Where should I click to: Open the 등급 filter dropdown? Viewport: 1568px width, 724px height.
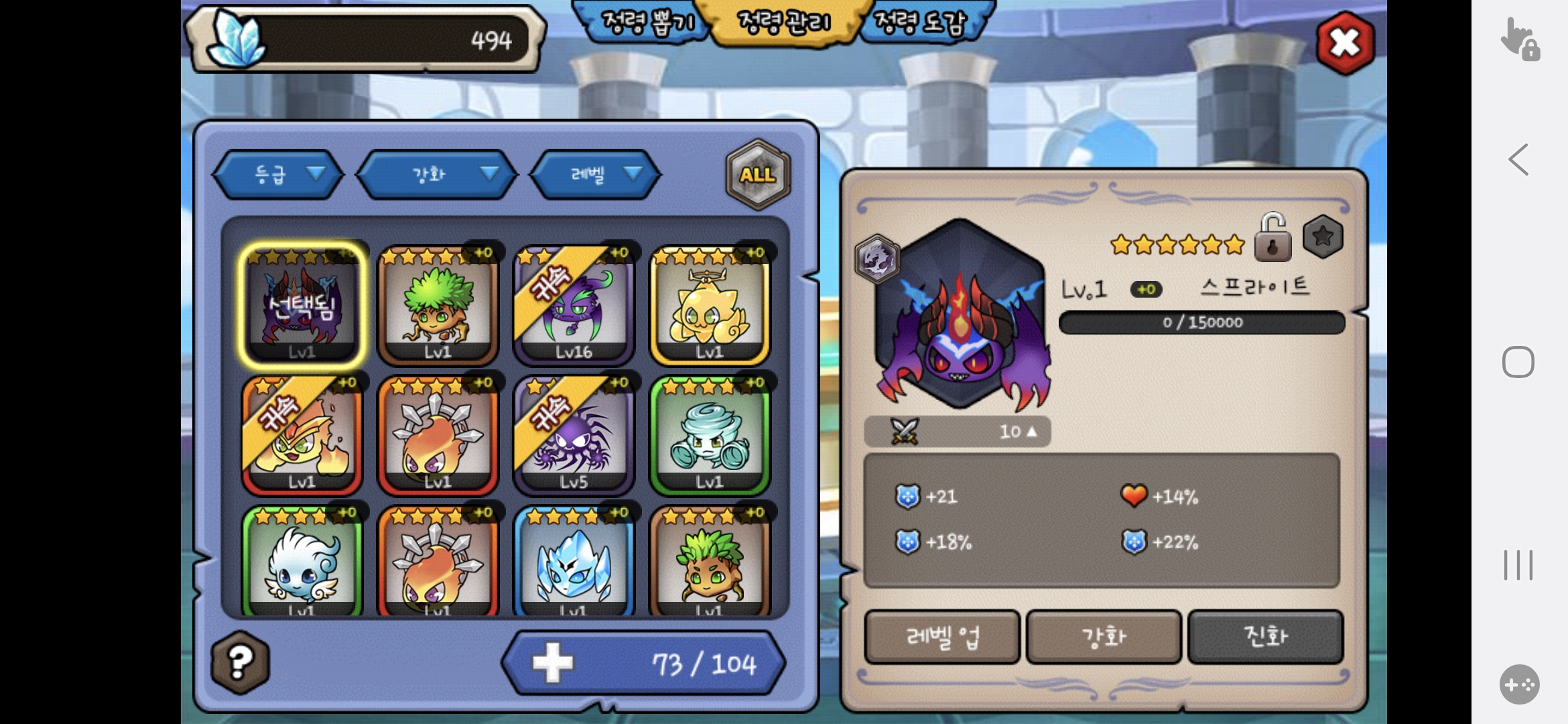(x=279, y=175)
